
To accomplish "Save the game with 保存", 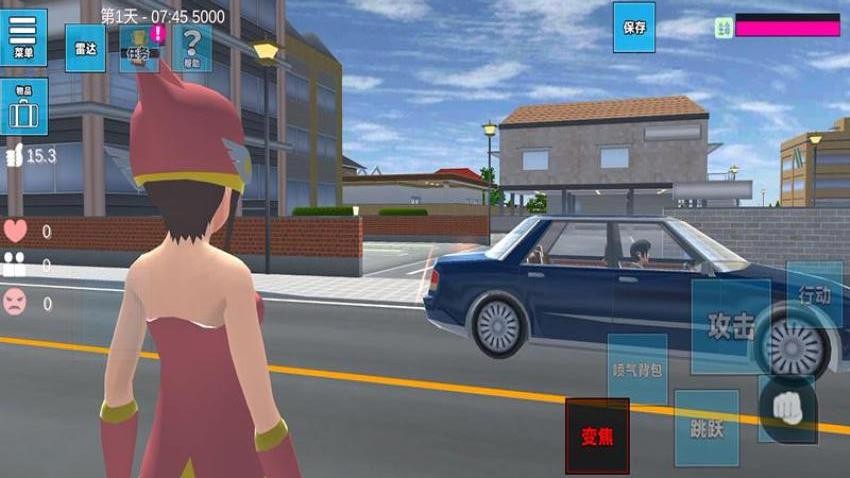I will click(x=633, y=27).
